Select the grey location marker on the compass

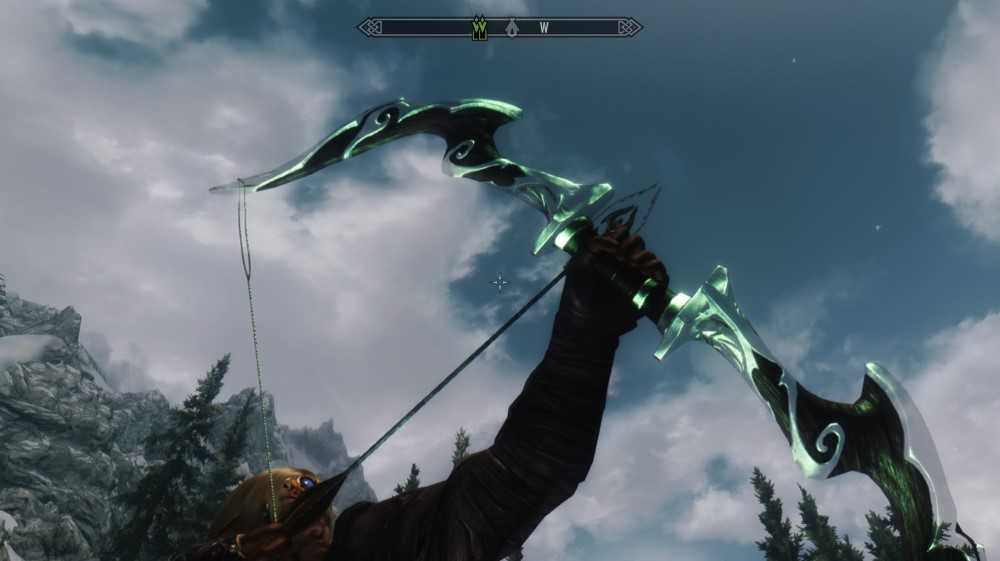click(x=512, y=28)
